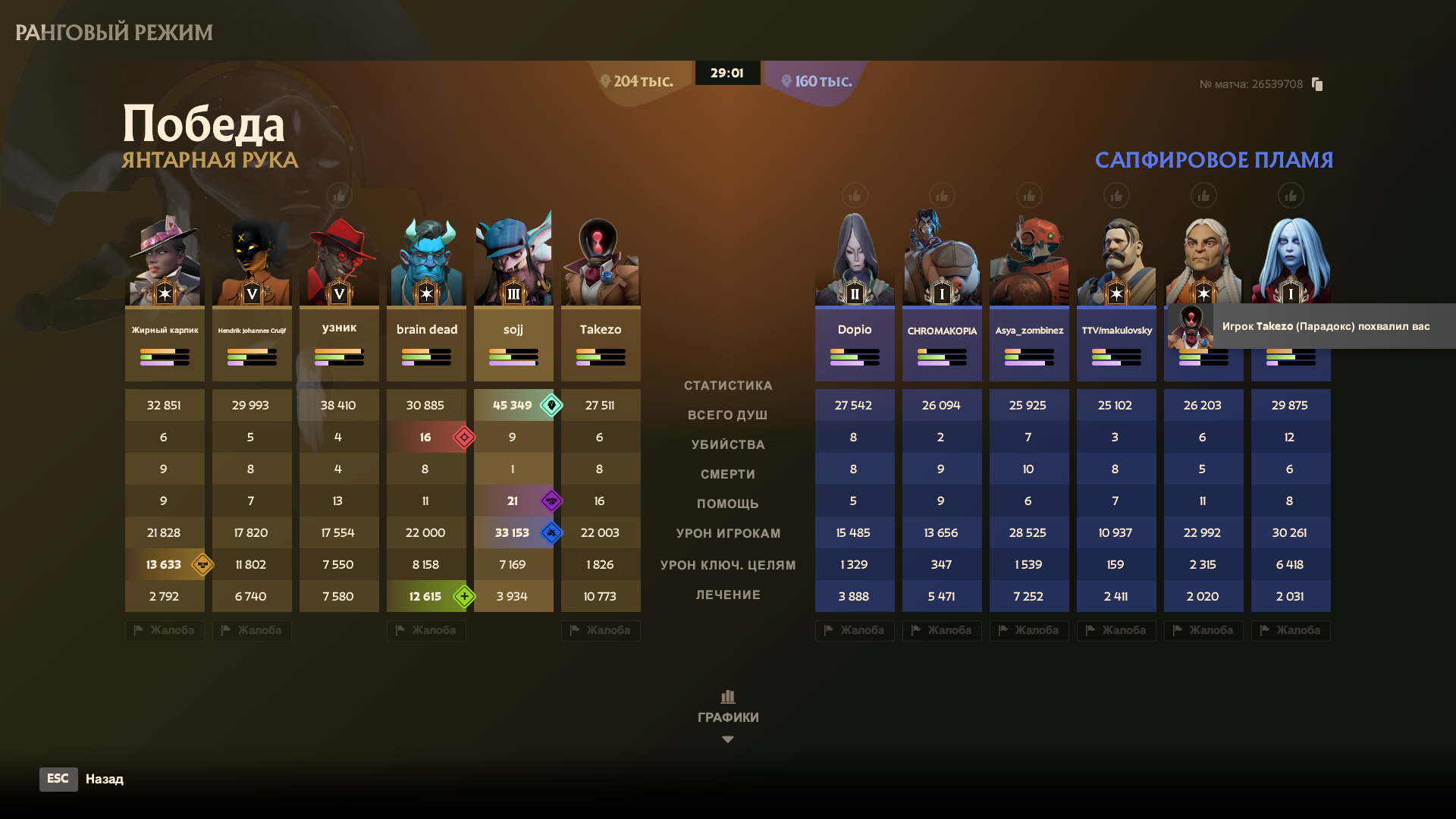Praise TTV/makulovsky with thumbs-up
Screen dimensions: 1456x819
click(1116, 196)
